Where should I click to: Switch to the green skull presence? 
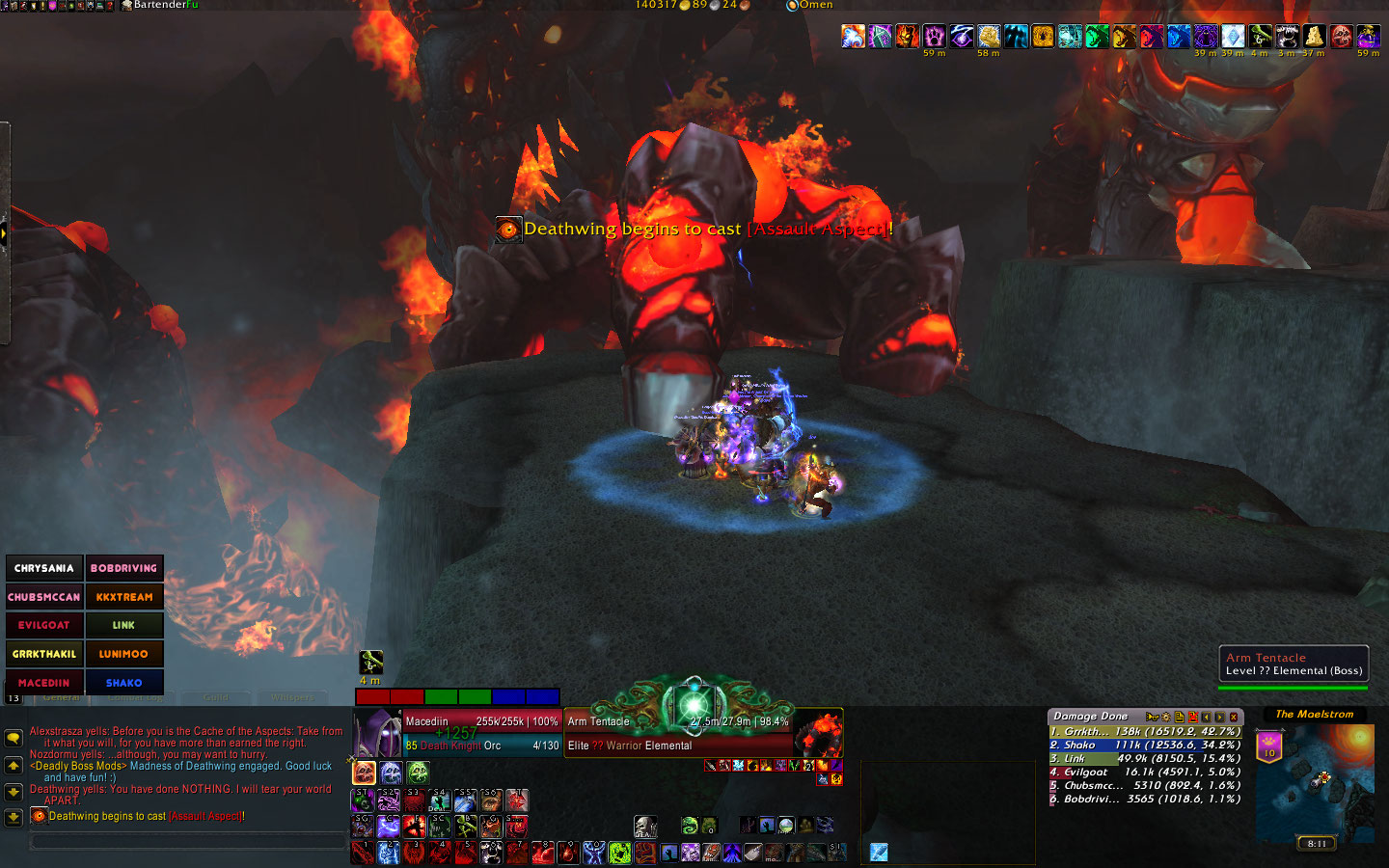pyautogui.click(x=418, y=773)
